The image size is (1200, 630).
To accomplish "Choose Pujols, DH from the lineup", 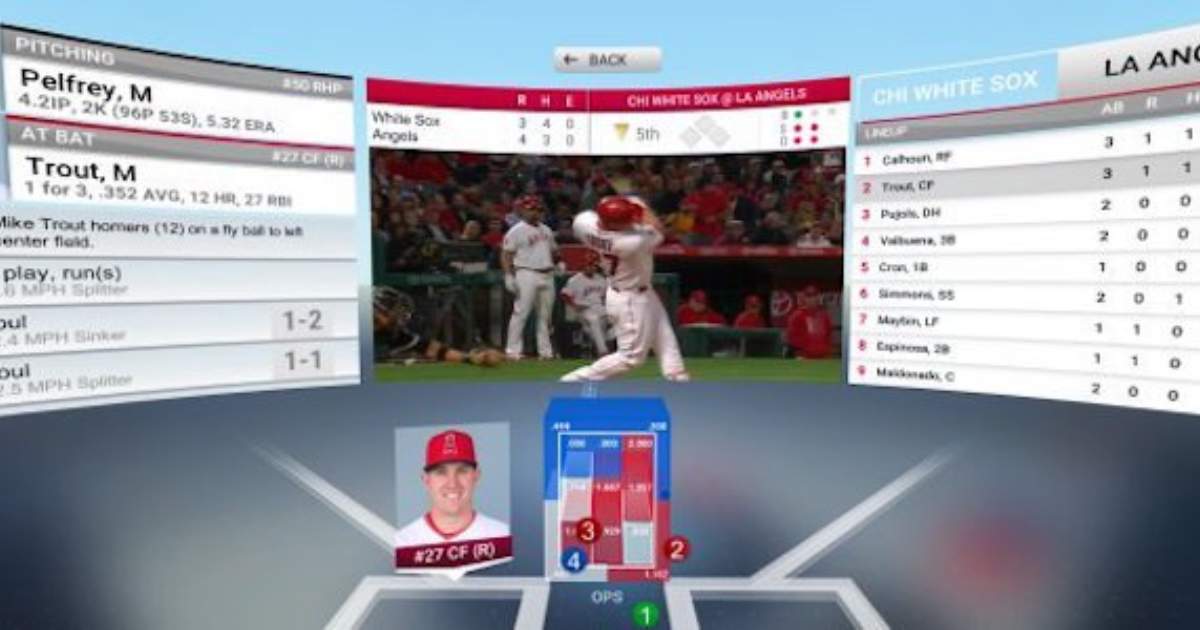I will point(912,214).
